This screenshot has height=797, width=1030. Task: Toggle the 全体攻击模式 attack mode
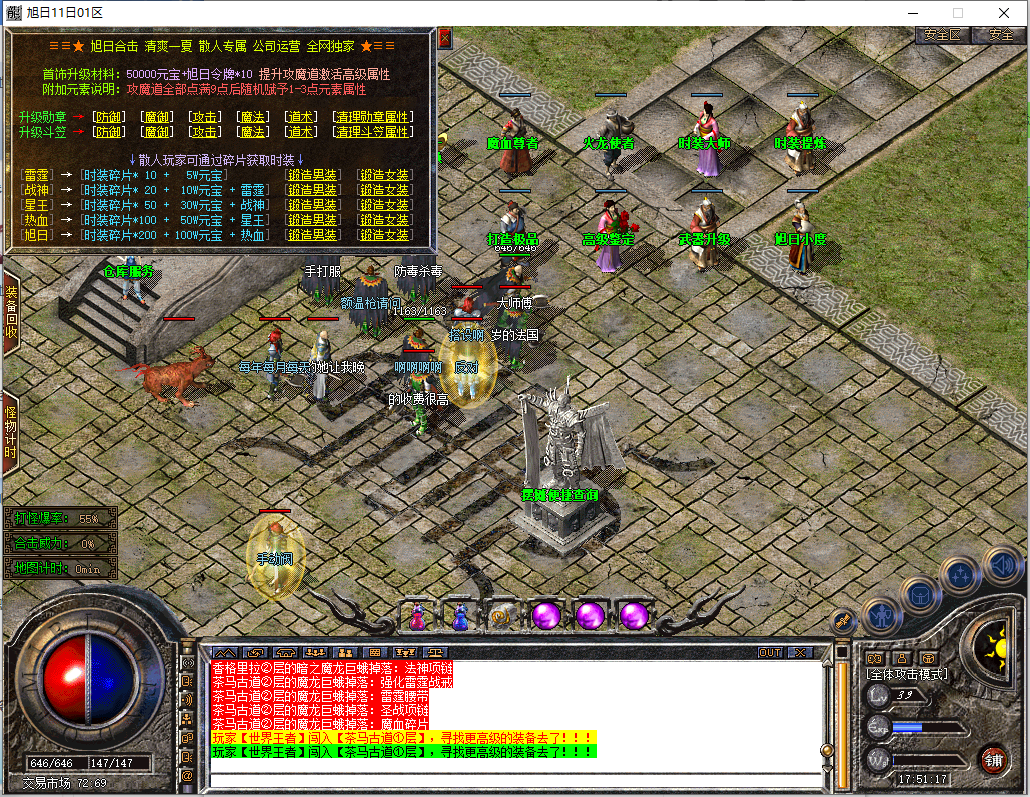click(907, 675)
